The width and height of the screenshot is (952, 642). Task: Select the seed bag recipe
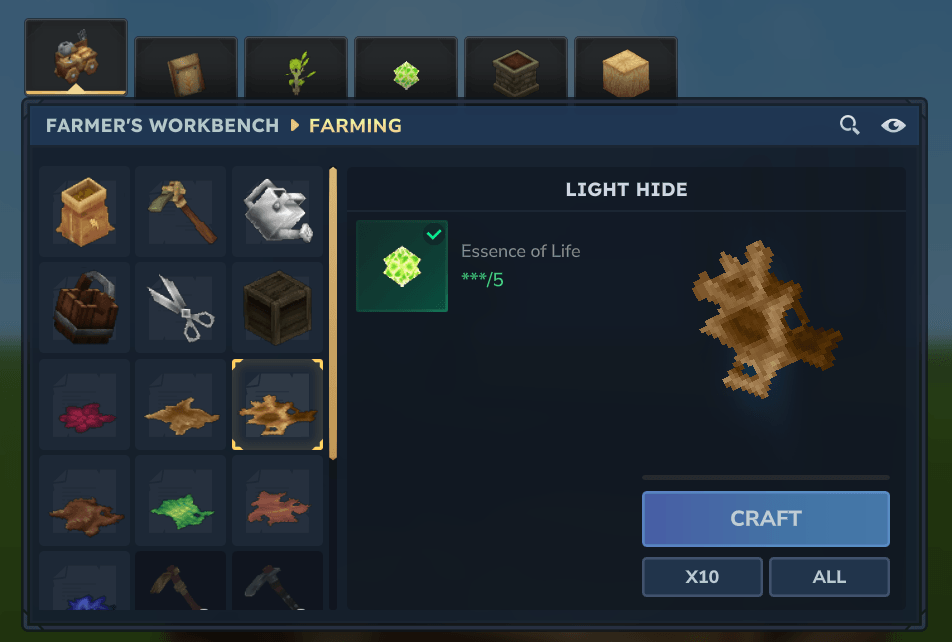point(84,213)
